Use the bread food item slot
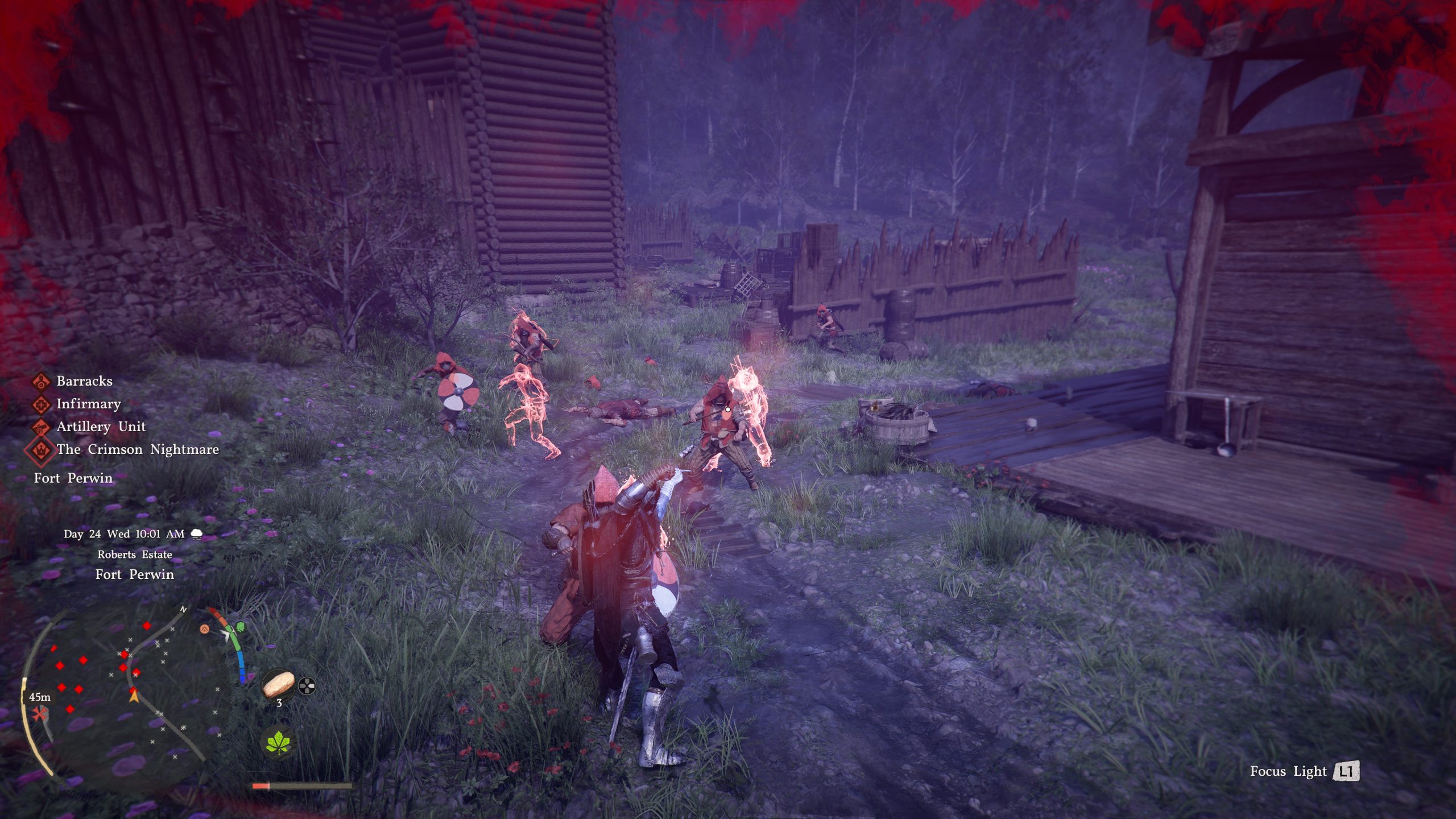 279,684
